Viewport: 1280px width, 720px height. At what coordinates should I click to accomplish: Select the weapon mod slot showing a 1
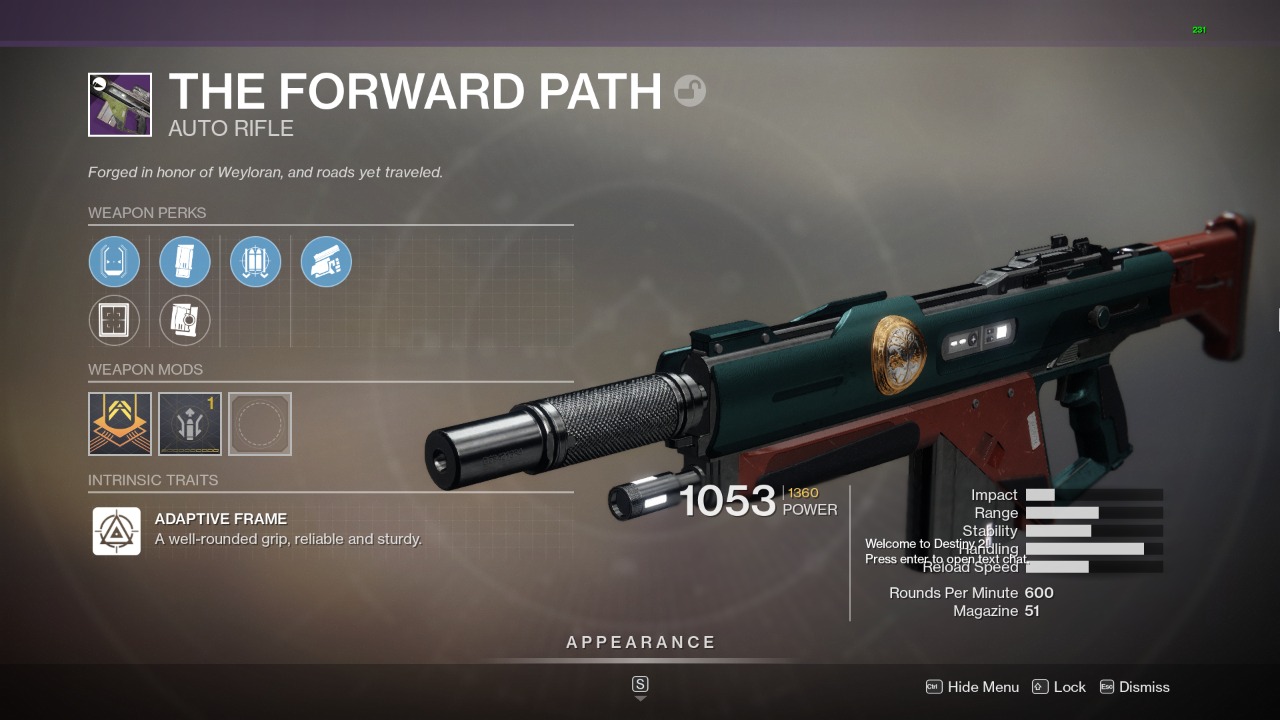[189, 423]
